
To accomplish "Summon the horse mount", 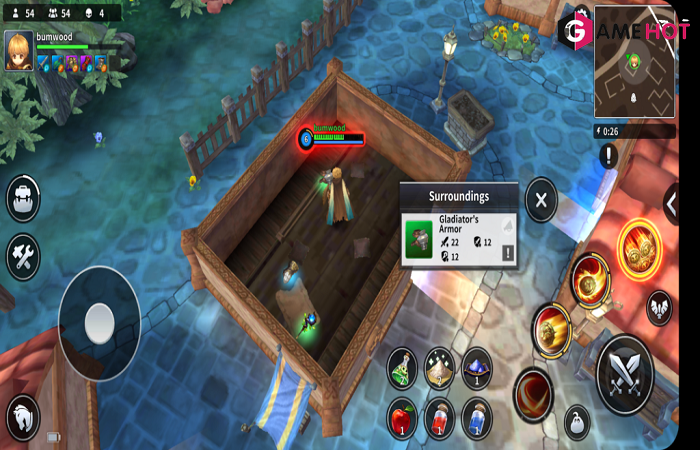I will (22, 416).
